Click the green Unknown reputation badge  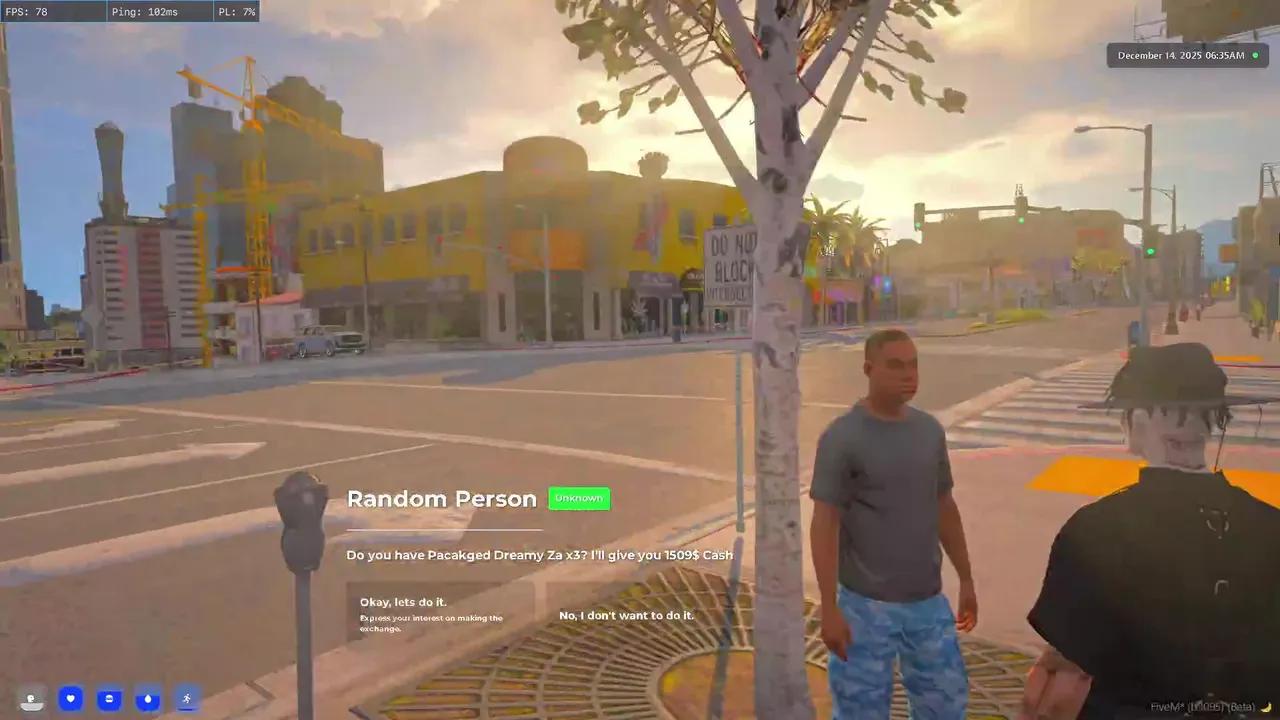[578, 497]
